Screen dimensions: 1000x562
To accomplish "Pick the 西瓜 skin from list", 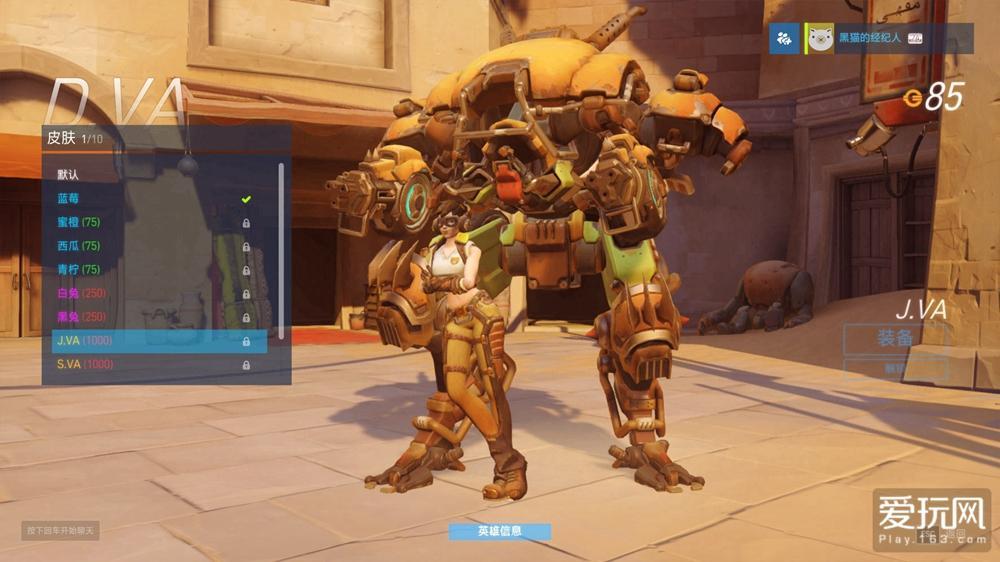I will [150, 246].
